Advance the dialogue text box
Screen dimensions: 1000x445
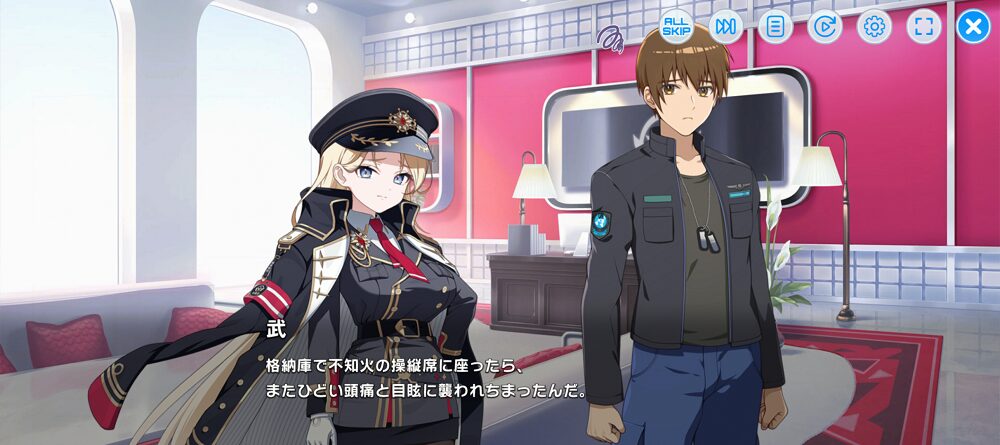[x=500, y=375]
